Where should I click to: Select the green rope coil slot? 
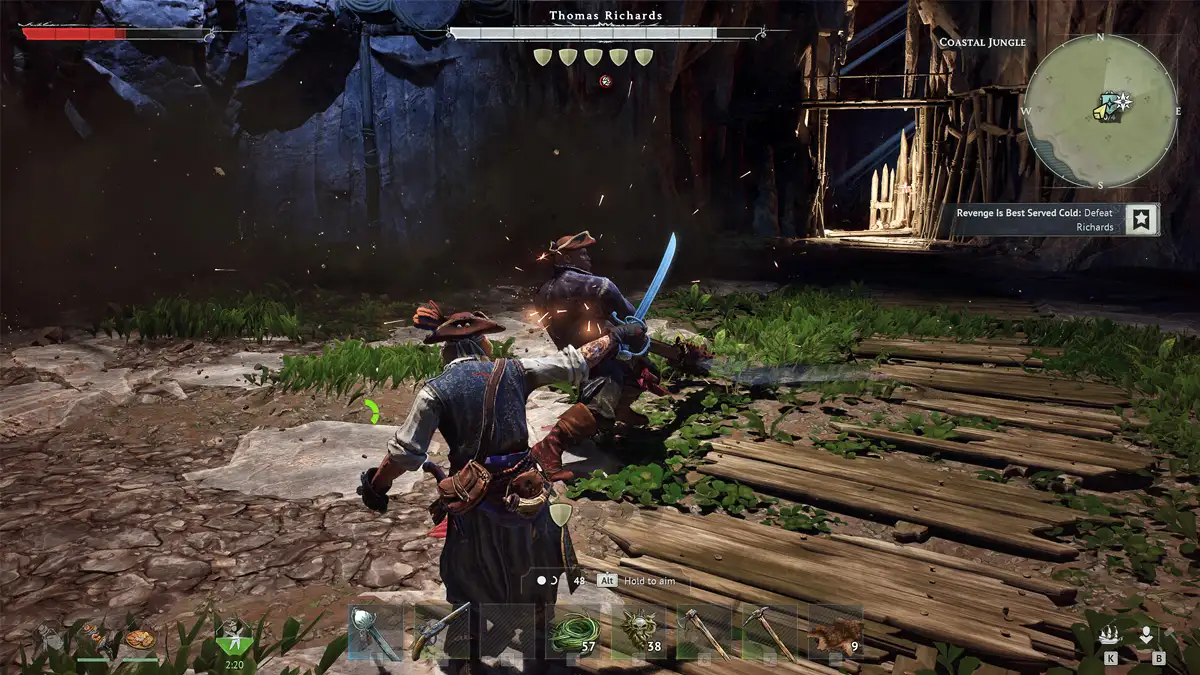[x=573, y=632]
